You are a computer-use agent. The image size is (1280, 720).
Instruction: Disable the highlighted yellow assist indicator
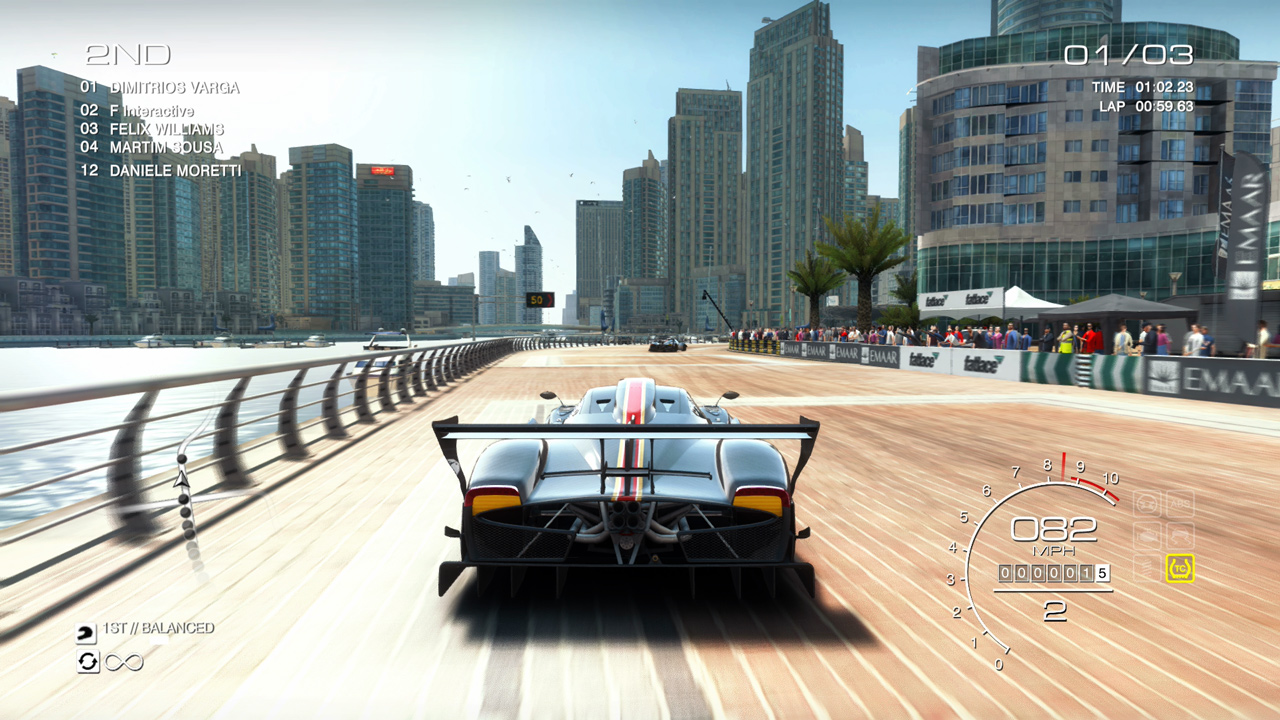click(1180, 567)
